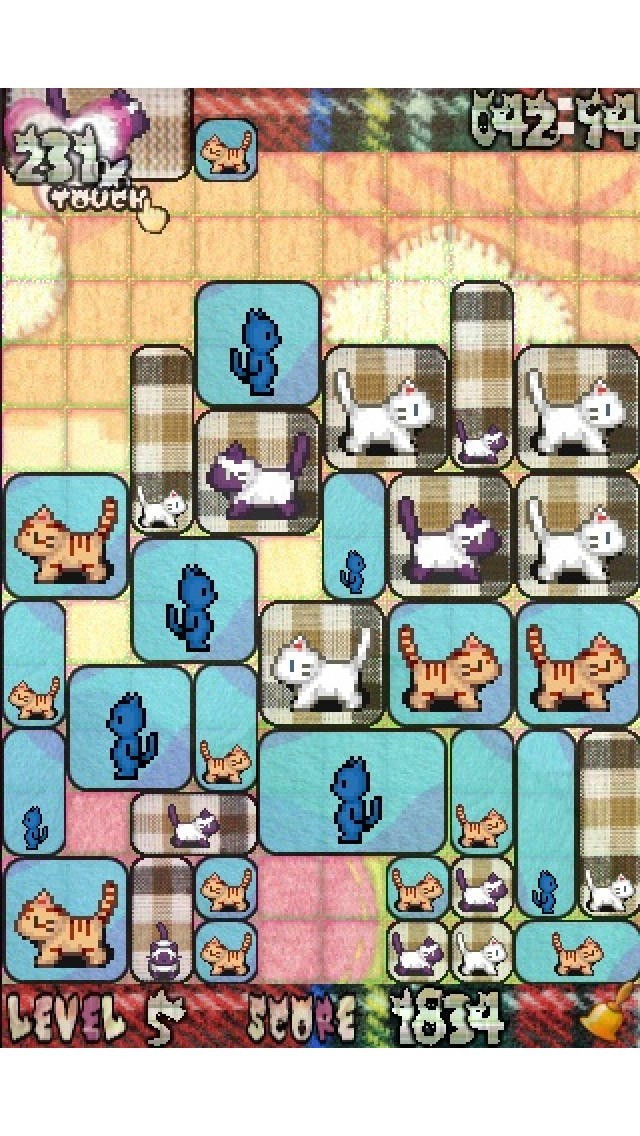This screenshot has width=640, height=1136.
Task: Tap the small orange cat tile beside the touch counter
Action: [x=224, y=150]
